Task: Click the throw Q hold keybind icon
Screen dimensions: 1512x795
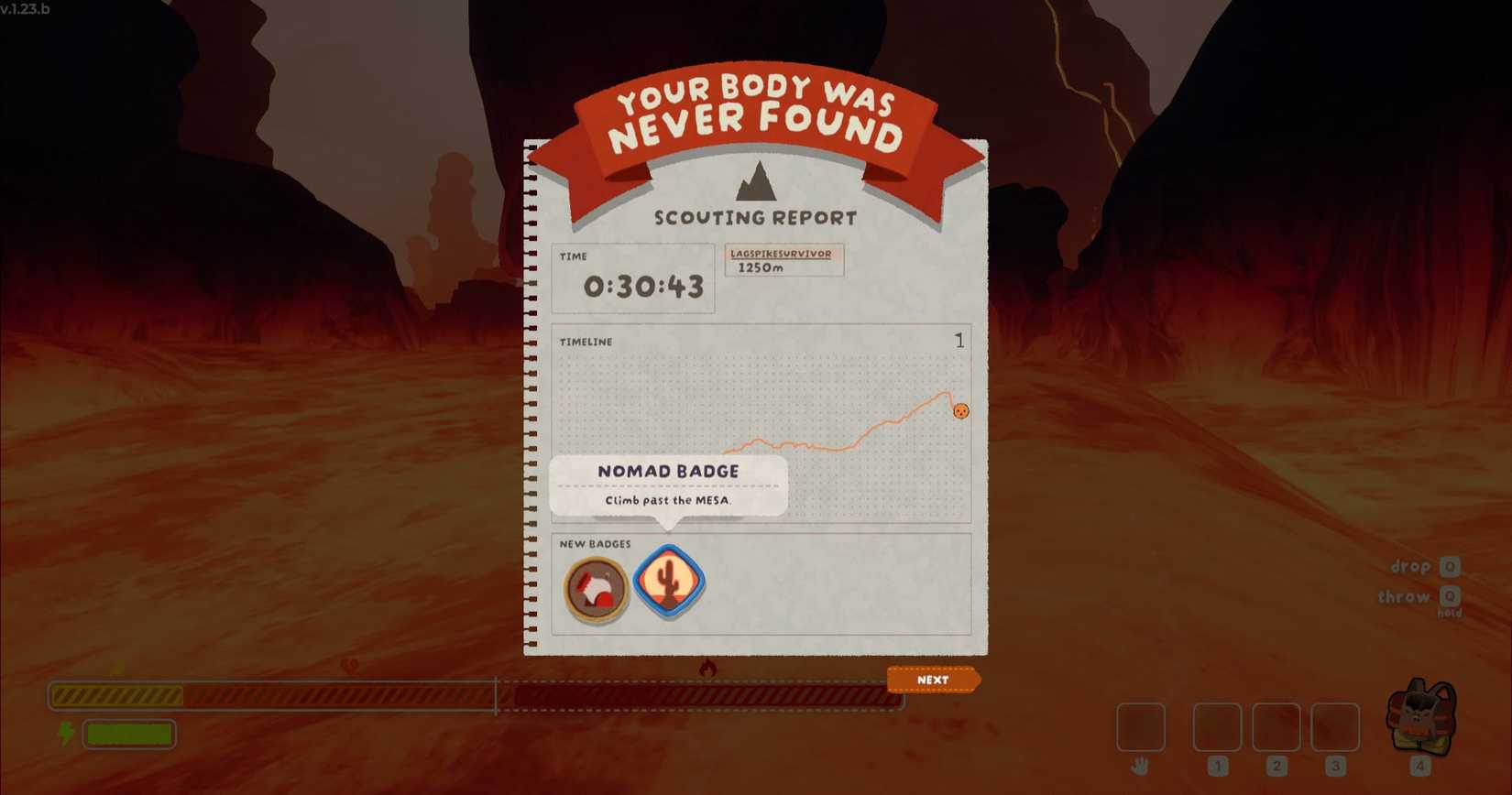Action: click(x=1452, y=597)
